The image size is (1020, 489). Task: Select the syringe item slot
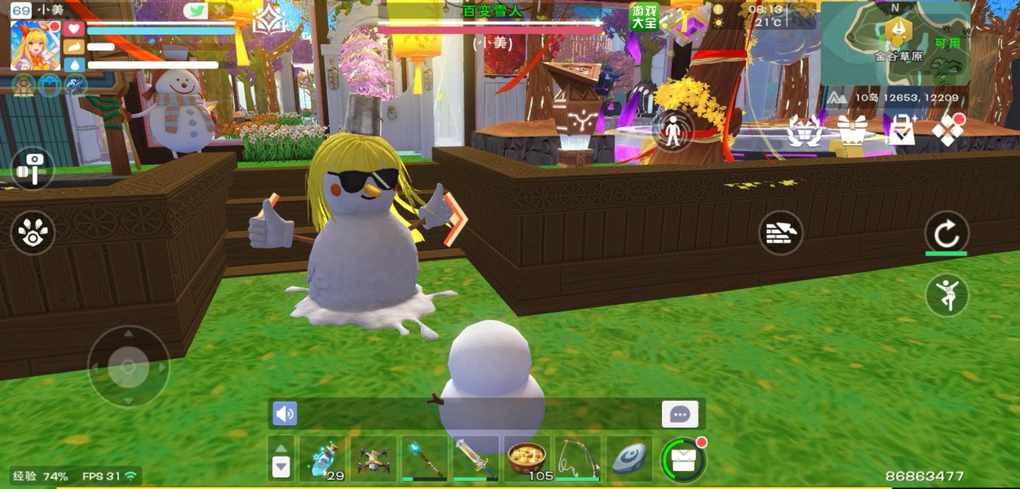[x=475, y=458]
